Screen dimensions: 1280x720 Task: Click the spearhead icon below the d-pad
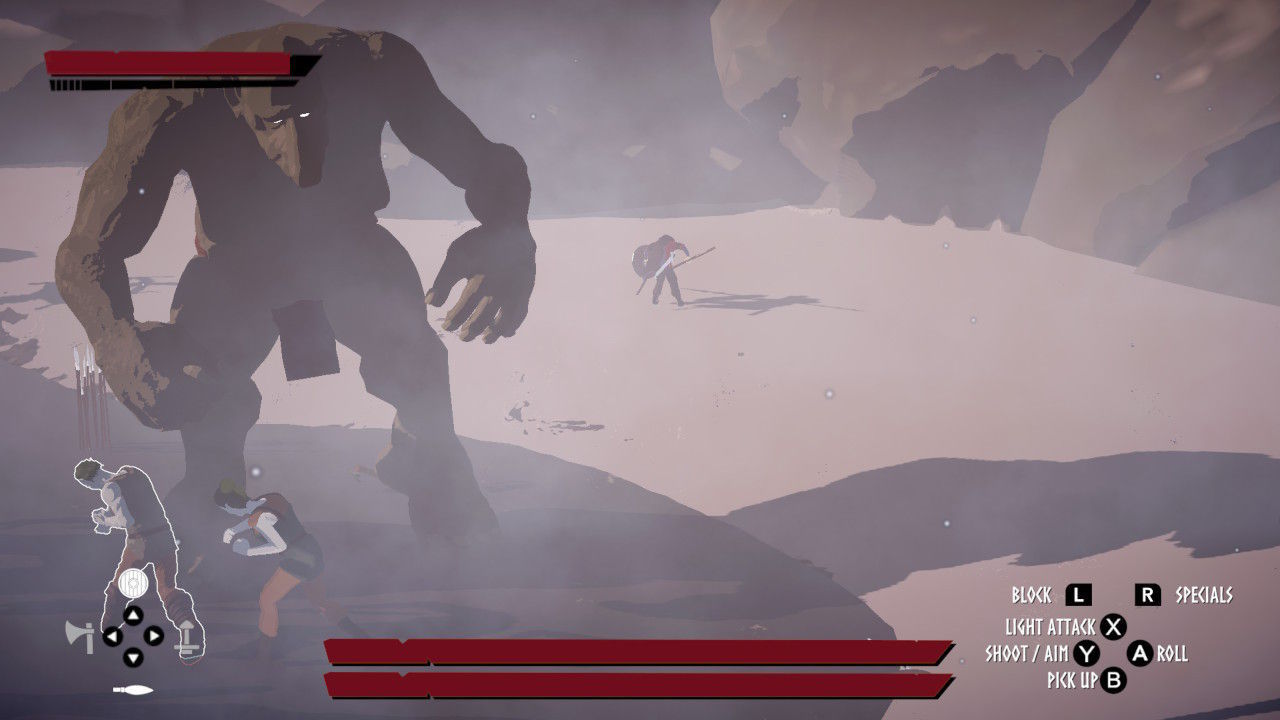point(132,688)
